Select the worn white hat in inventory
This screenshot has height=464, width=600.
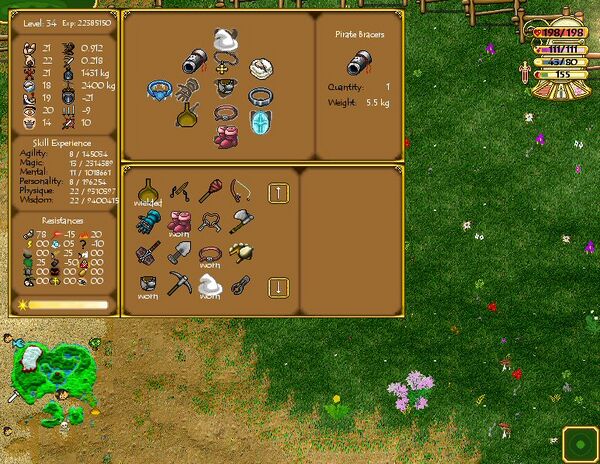pyautogui.click(x=209, y=284)
